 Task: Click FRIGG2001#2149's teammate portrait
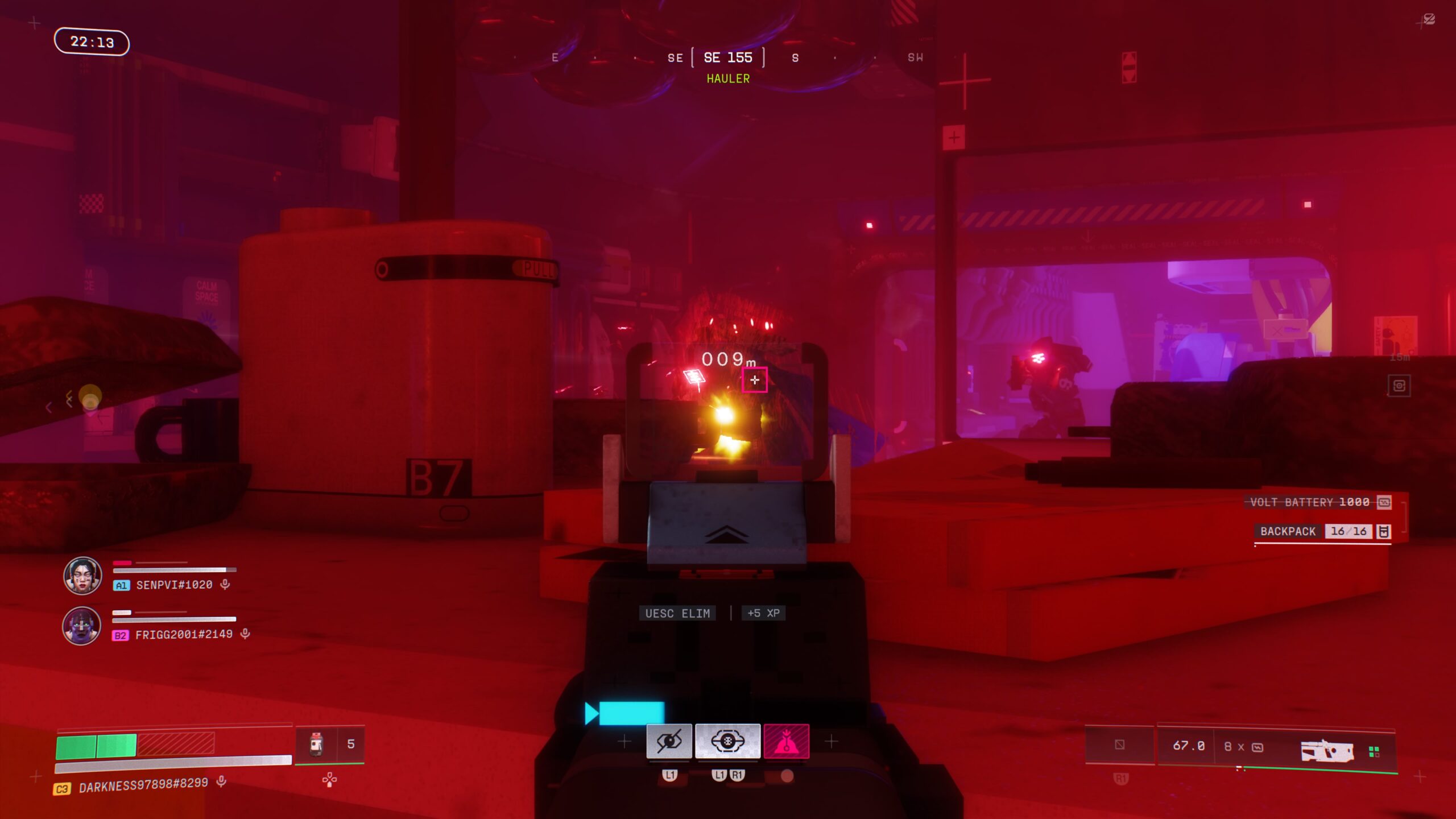tap(82, 626)
